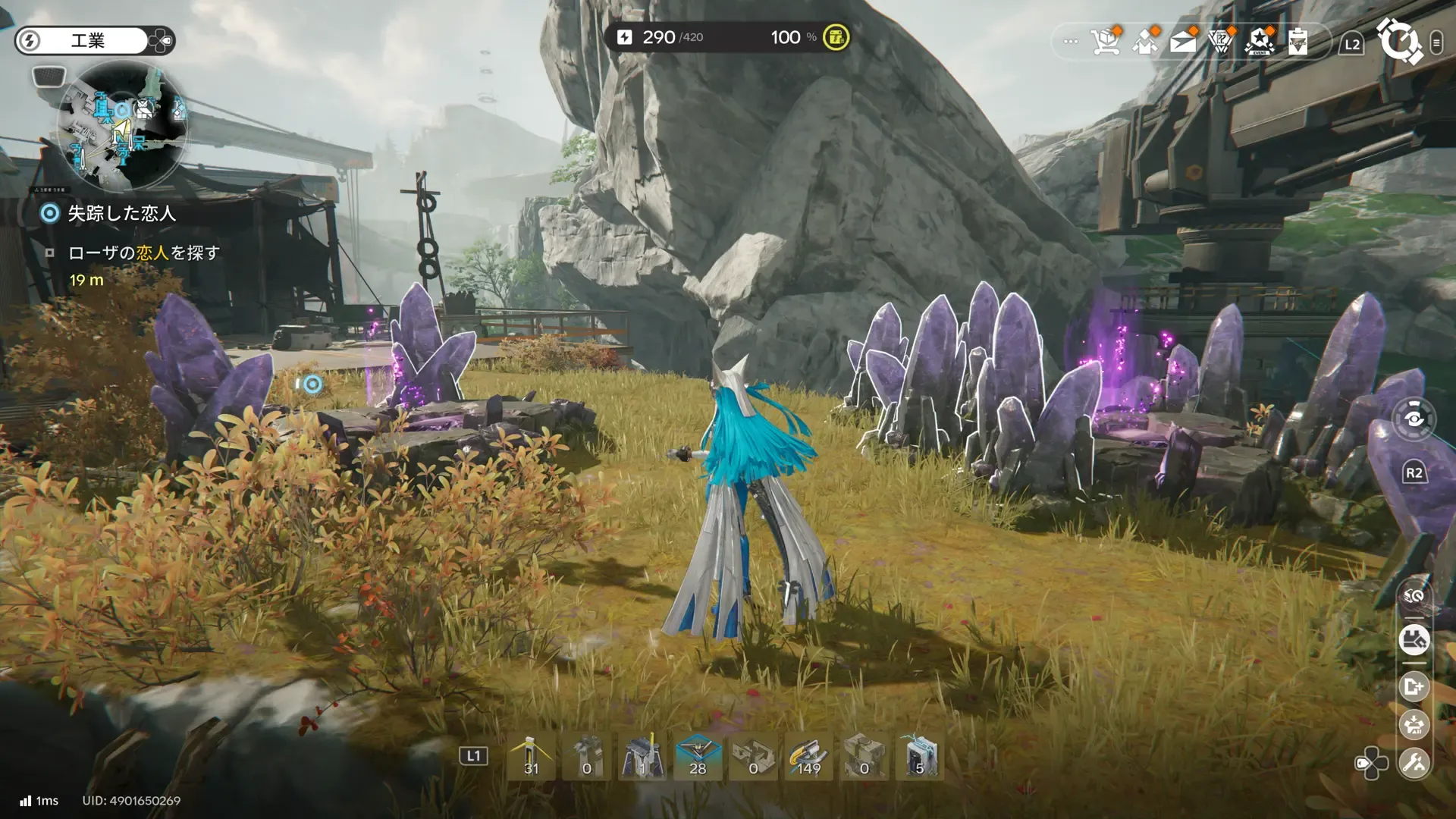Screen dimensions: 1456x819
Task: Select the belt item slot with 149
Action: click(808, 757)
